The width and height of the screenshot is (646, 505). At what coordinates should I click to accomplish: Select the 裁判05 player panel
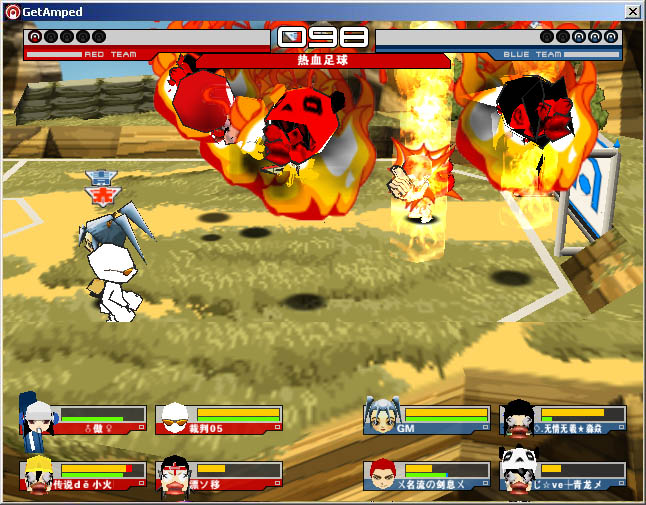click(220, 419)
